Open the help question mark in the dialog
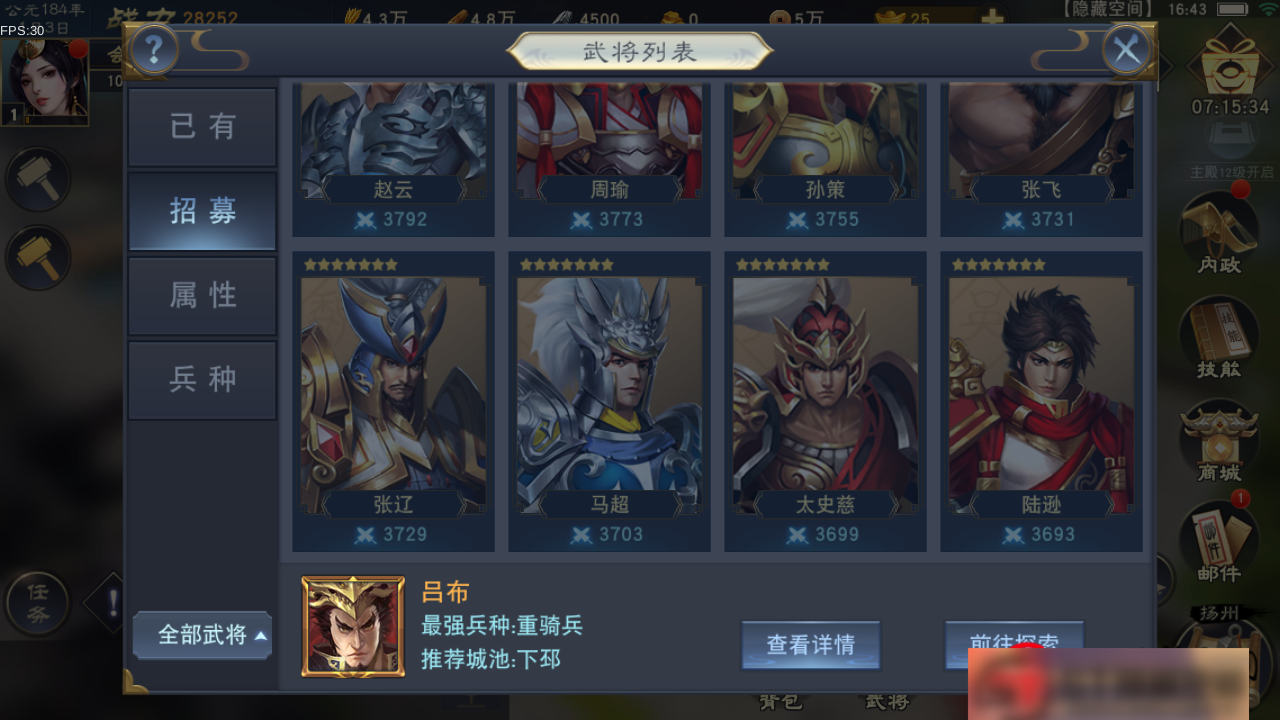1280x720 pixels. click(153, 49)
